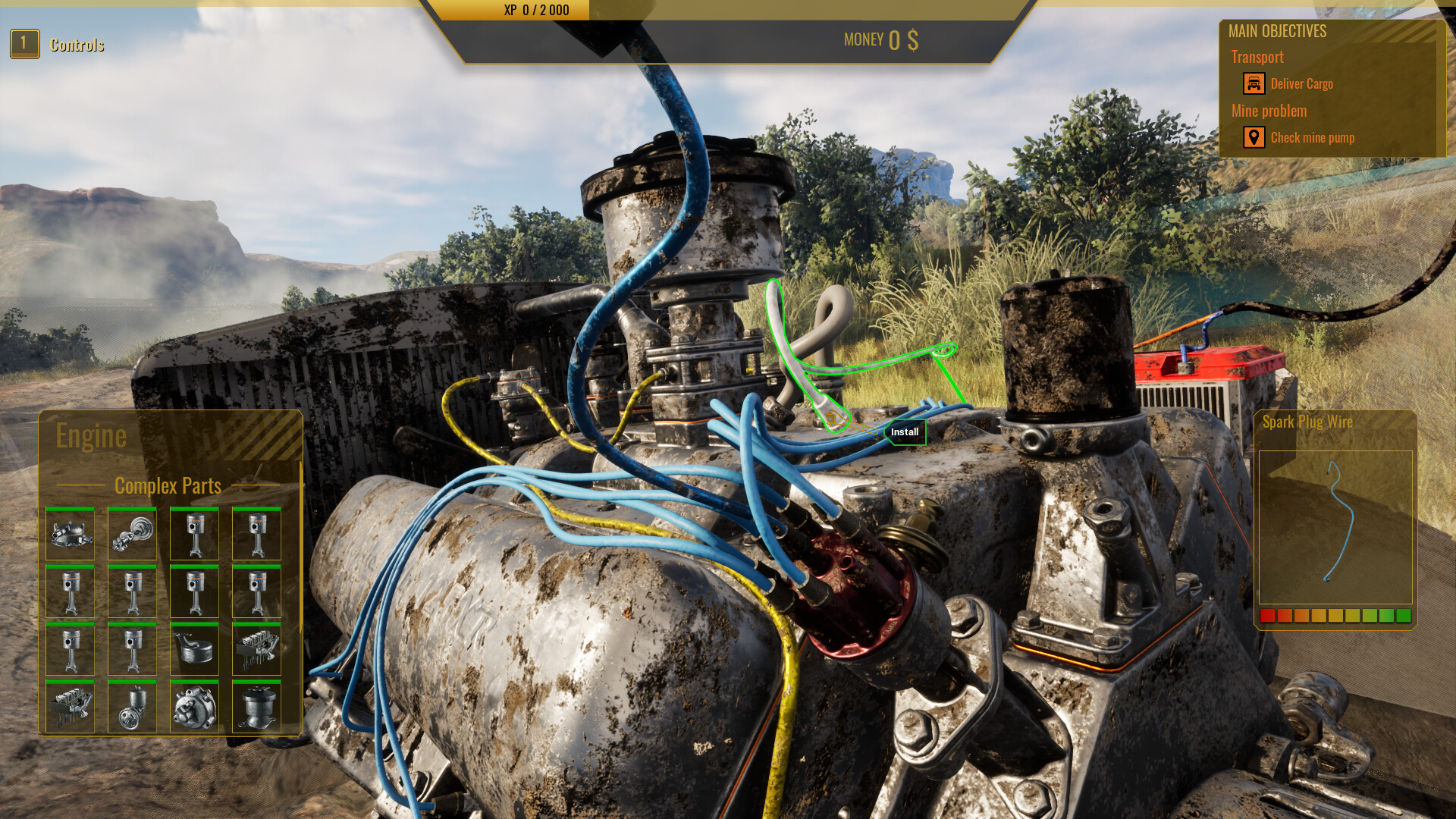Choose the oil filter canister icon

[x=256, y=708]
